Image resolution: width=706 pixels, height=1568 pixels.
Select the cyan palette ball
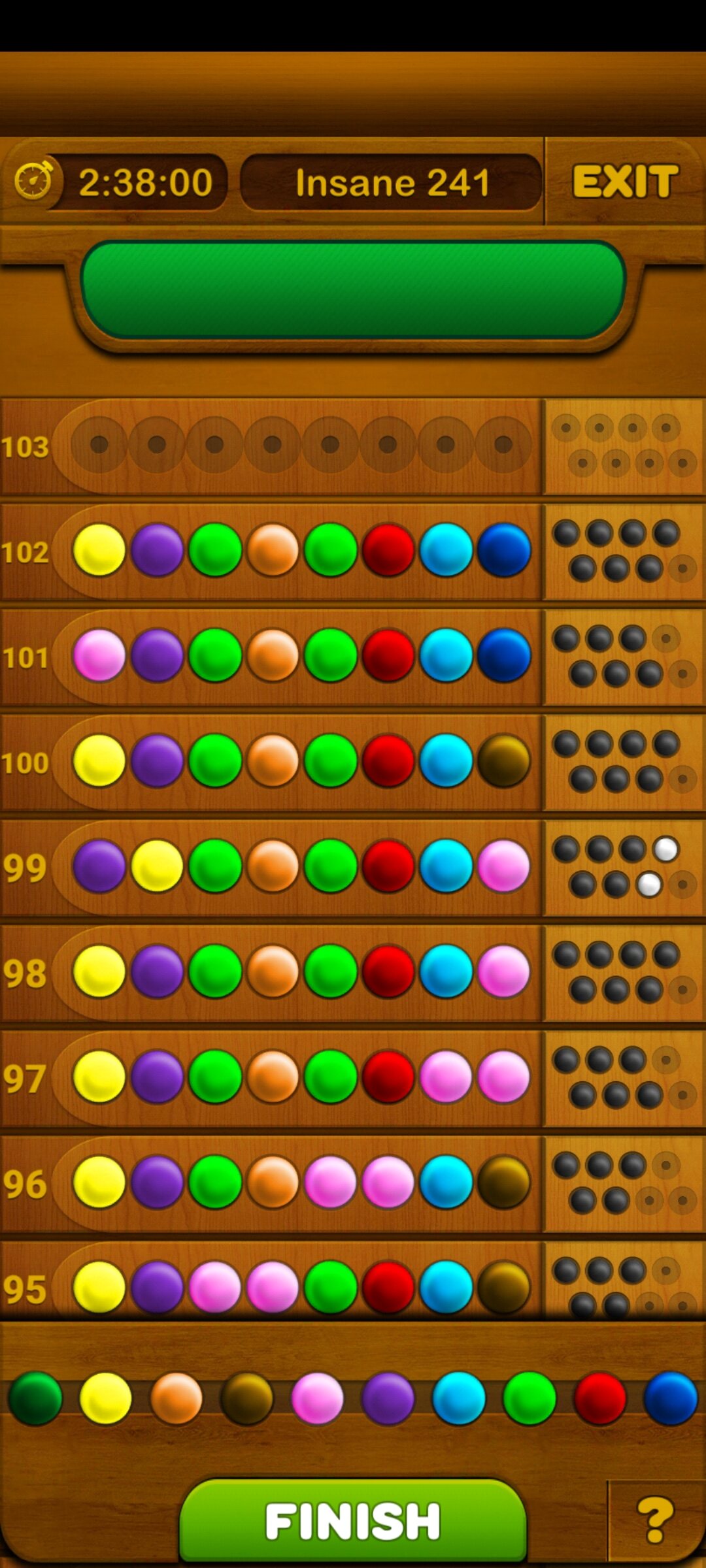[458, 1398]
